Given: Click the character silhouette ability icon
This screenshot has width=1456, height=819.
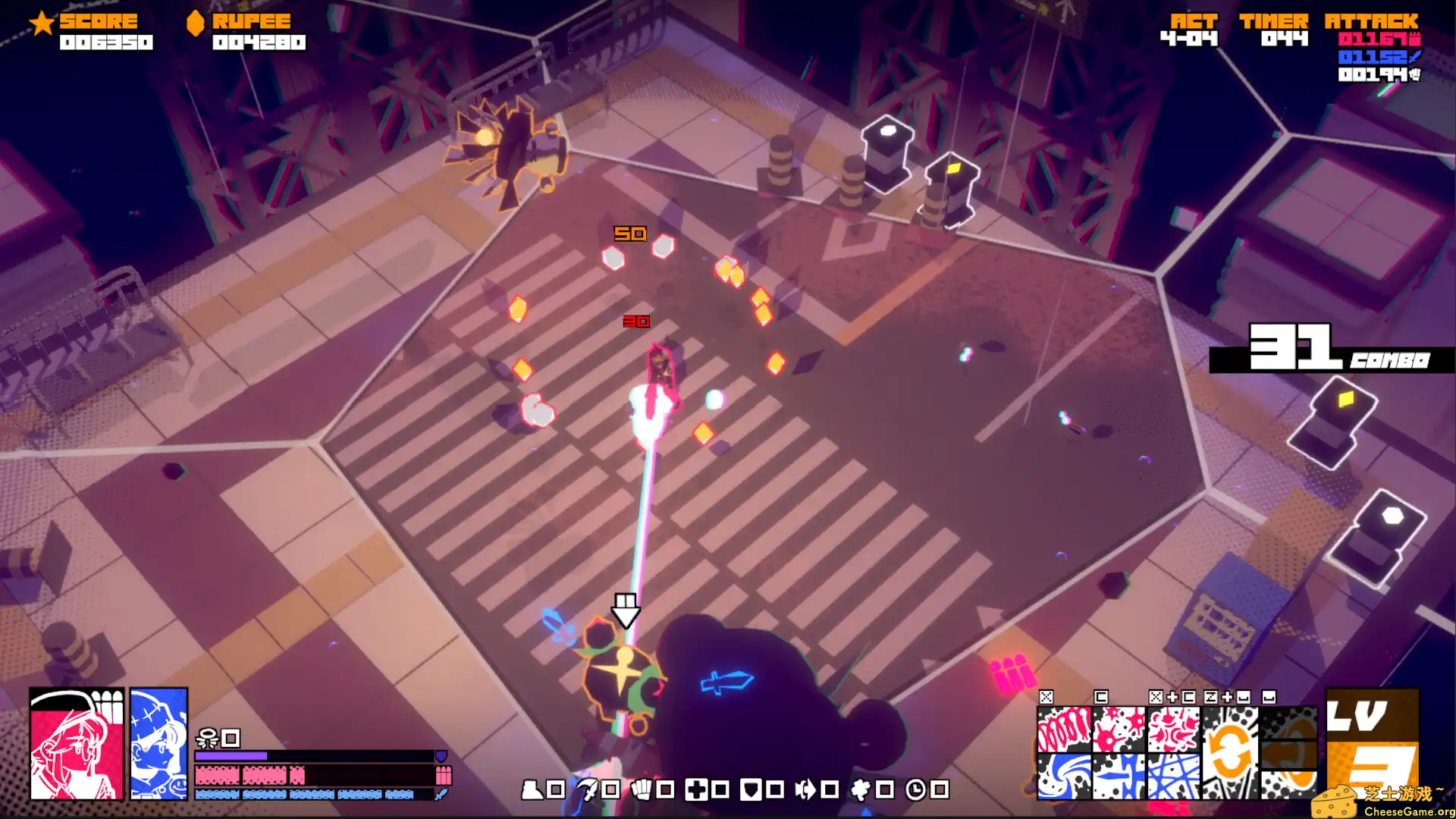Looking at the screenshot, I should pyautogui.click(x=533, y=790).
